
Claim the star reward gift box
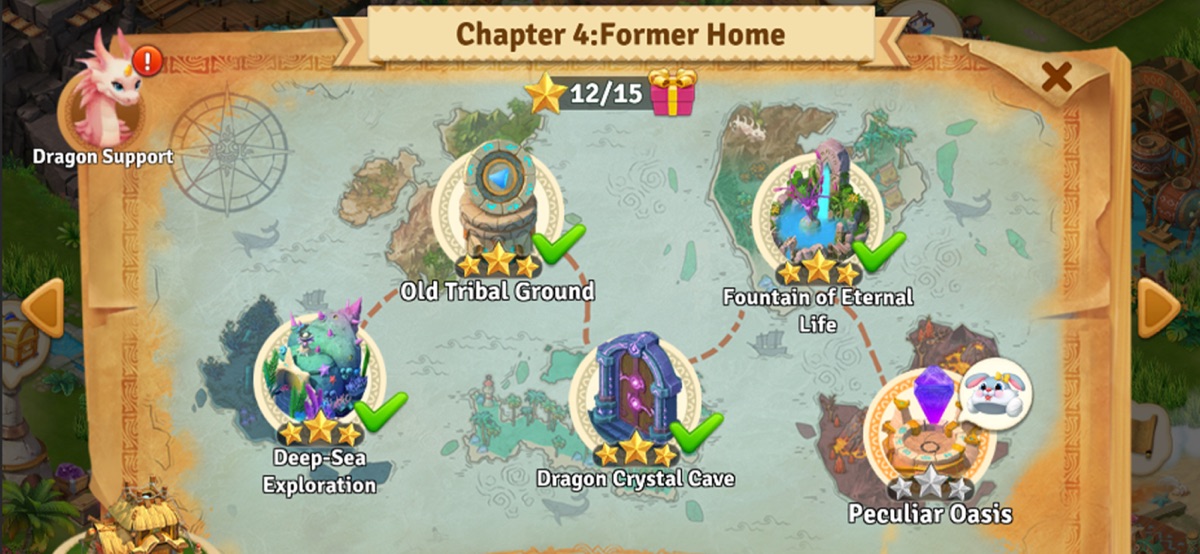[x=672, y=94]
